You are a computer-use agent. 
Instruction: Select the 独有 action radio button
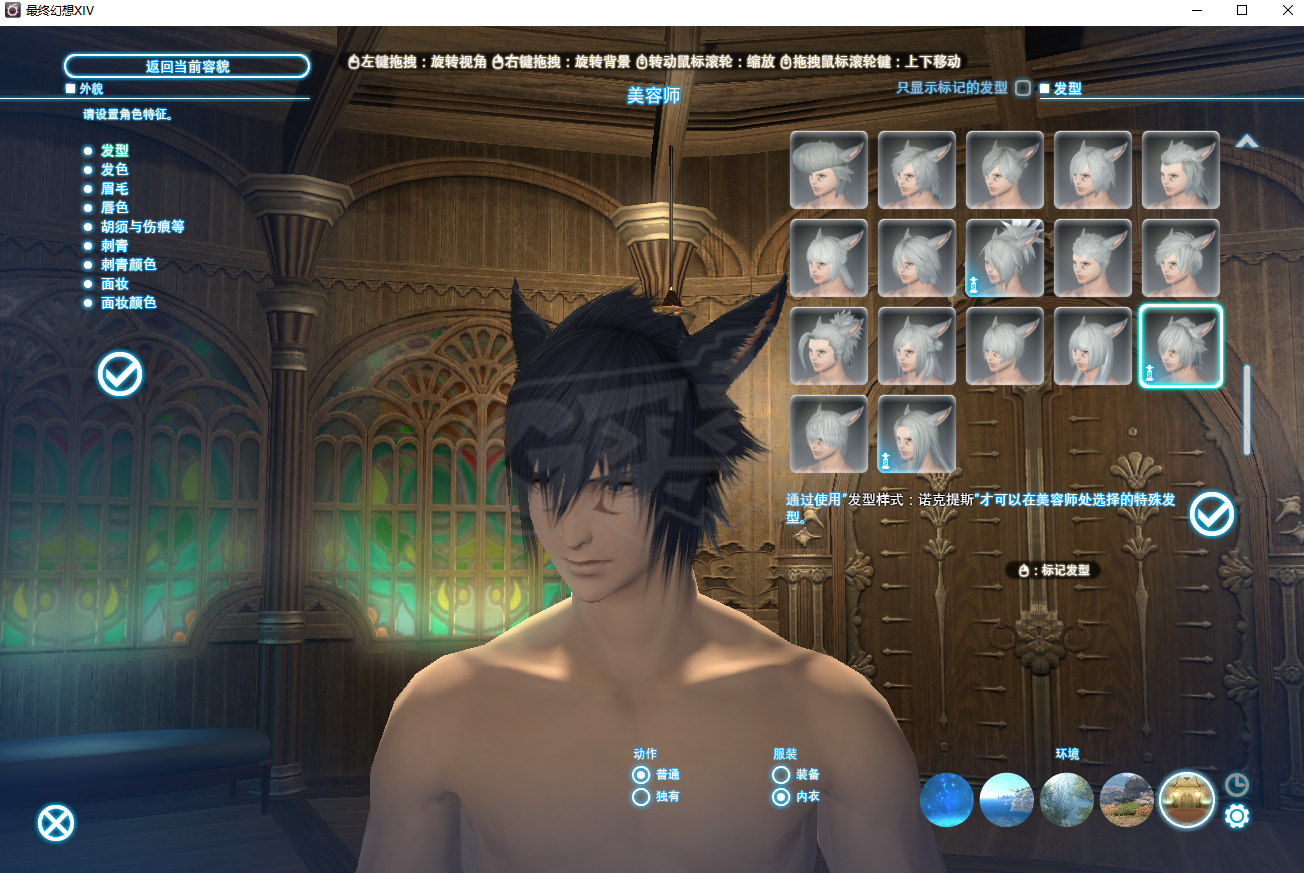pos(641,797)
